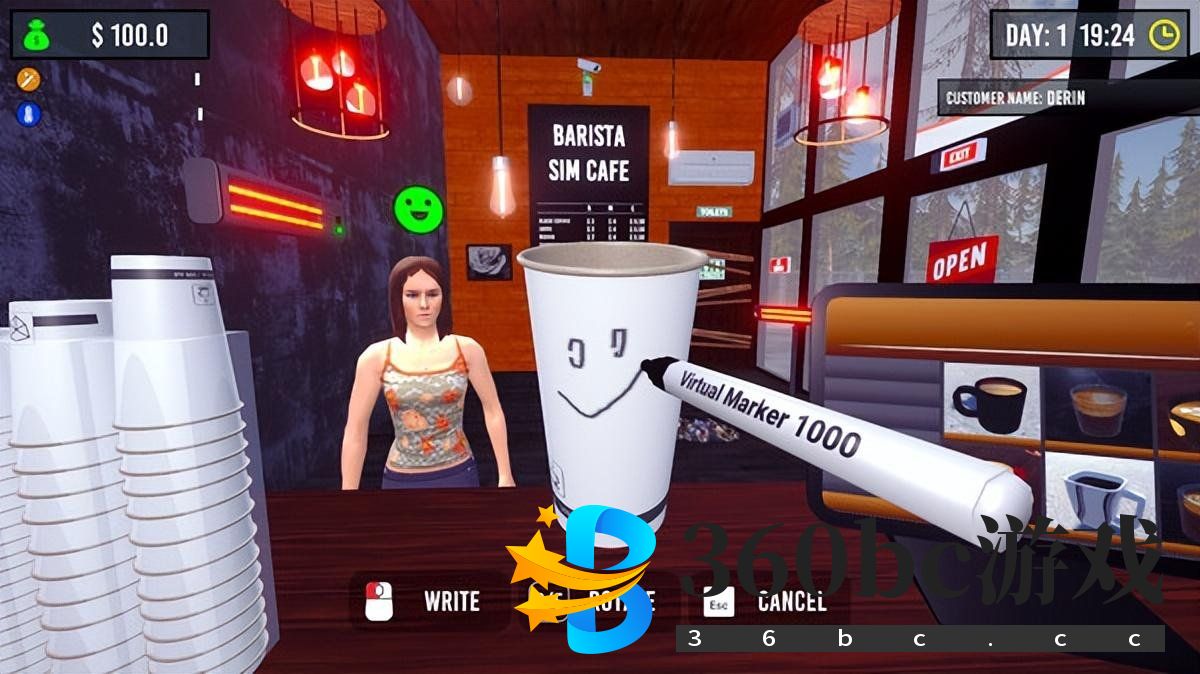The width and height of the screenshot is (1200, 674).
Task: Click the yellow clock icon
Action: pos(1163,35)
